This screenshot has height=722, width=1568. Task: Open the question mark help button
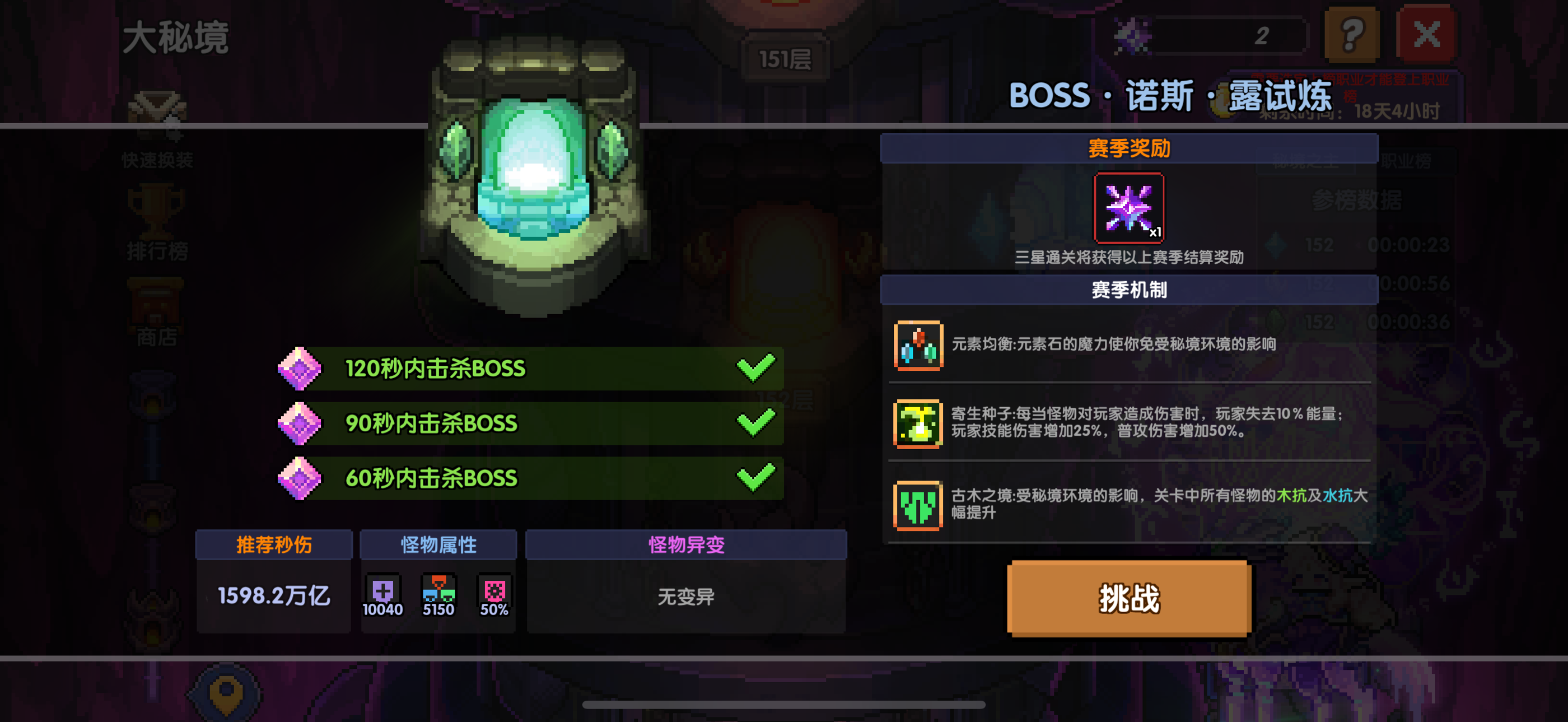(1351, 34)
